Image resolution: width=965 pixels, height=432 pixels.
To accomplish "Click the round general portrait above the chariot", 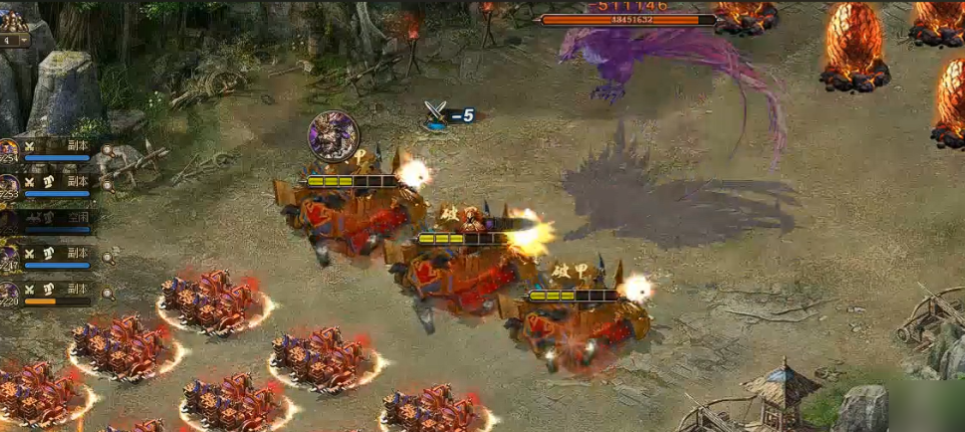I will point(333,136).
